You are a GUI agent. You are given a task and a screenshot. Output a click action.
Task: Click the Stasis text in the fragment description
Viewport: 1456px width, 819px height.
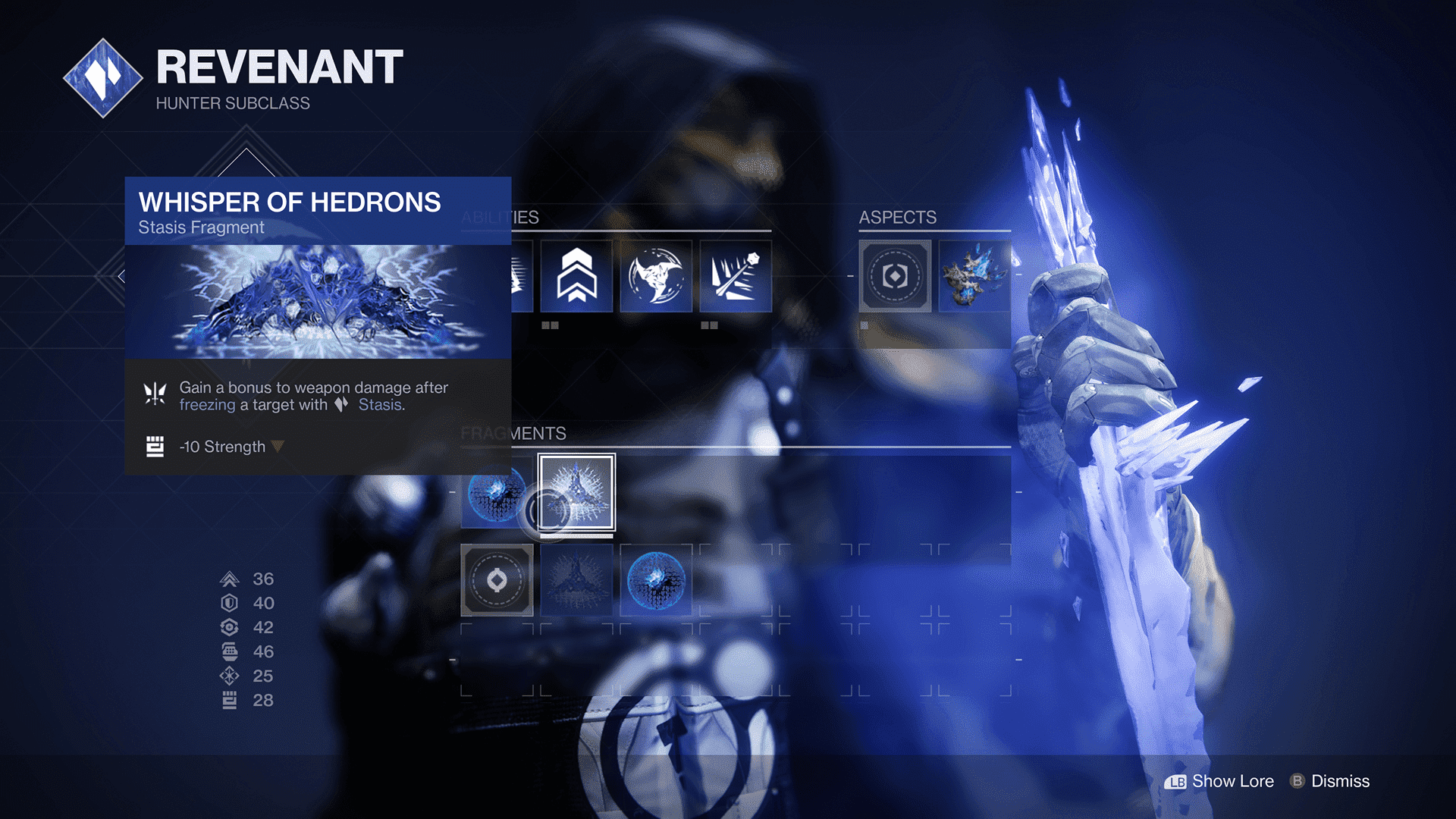click(381, 405)
